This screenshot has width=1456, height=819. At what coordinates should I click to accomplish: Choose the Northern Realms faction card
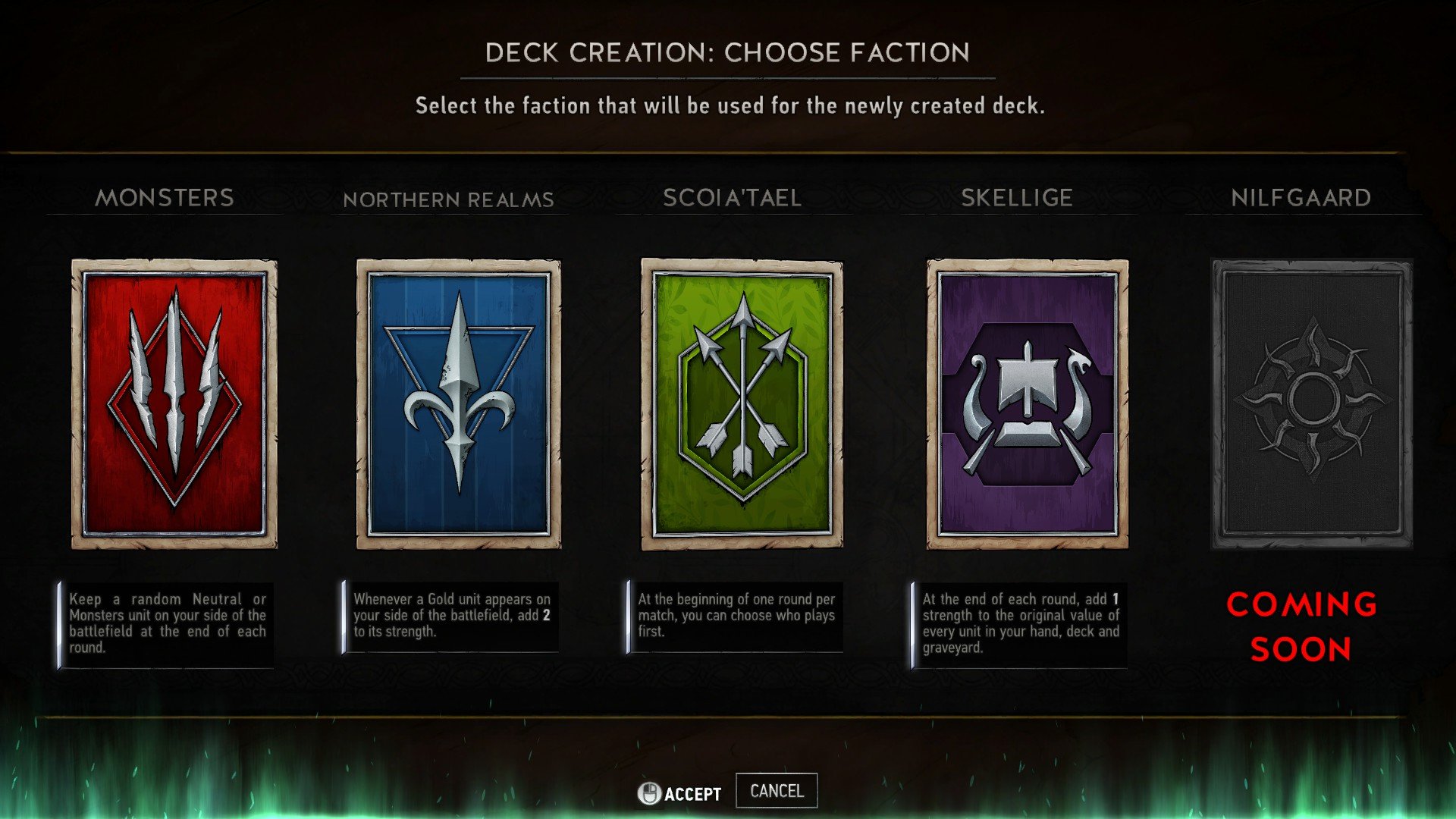[x=459, y=403]
